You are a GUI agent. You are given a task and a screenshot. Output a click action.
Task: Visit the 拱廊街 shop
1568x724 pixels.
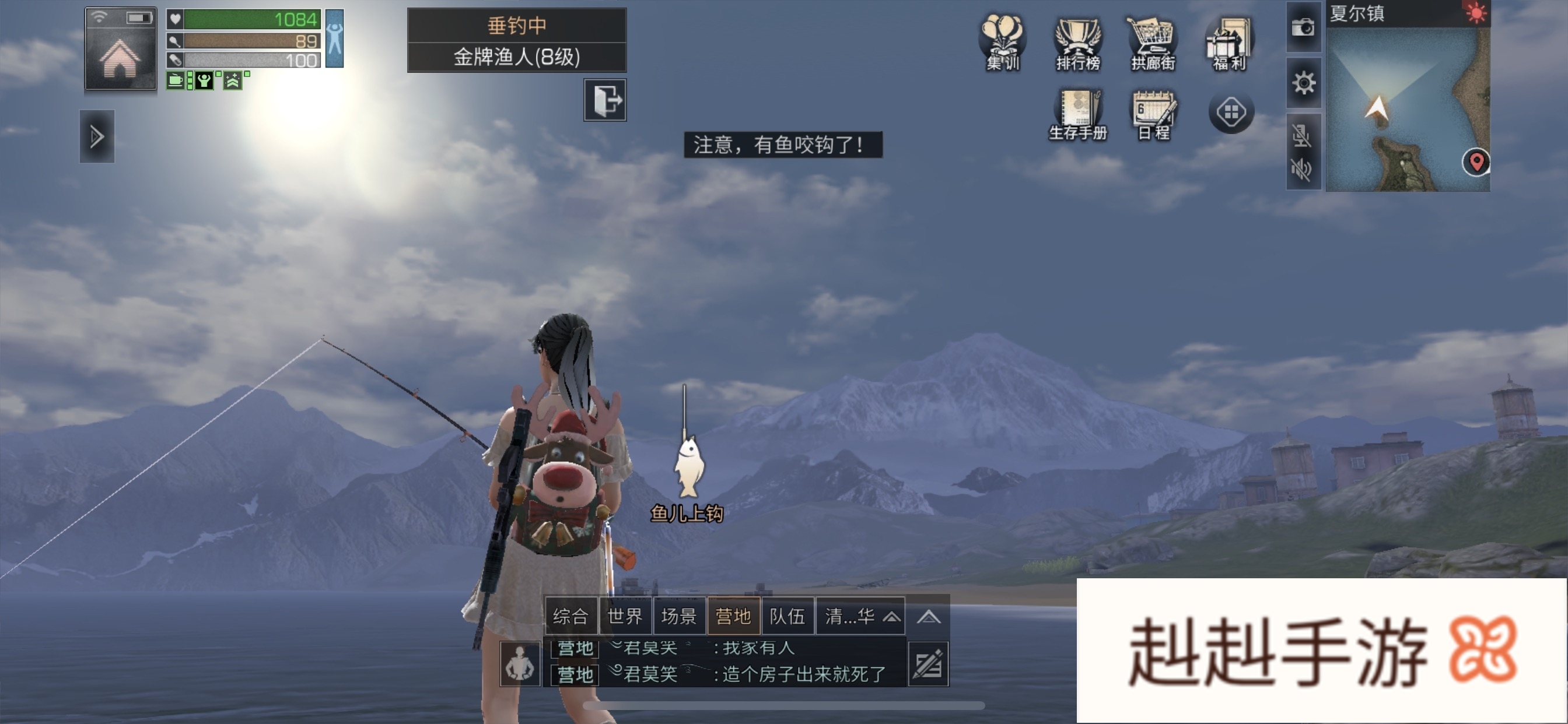point(1152,44)
